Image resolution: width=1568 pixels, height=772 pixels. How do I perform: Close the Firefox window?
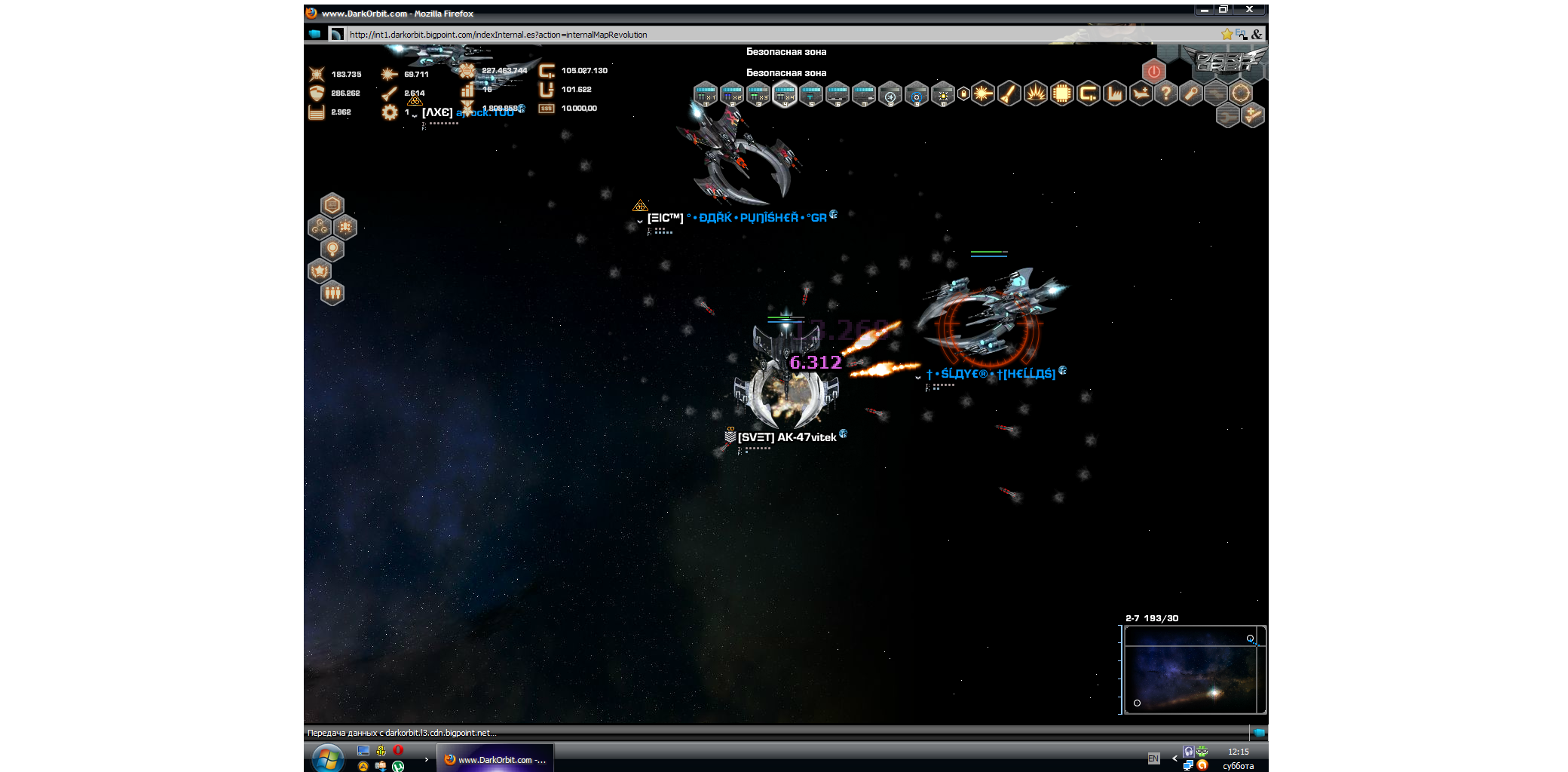[1249, 10]
